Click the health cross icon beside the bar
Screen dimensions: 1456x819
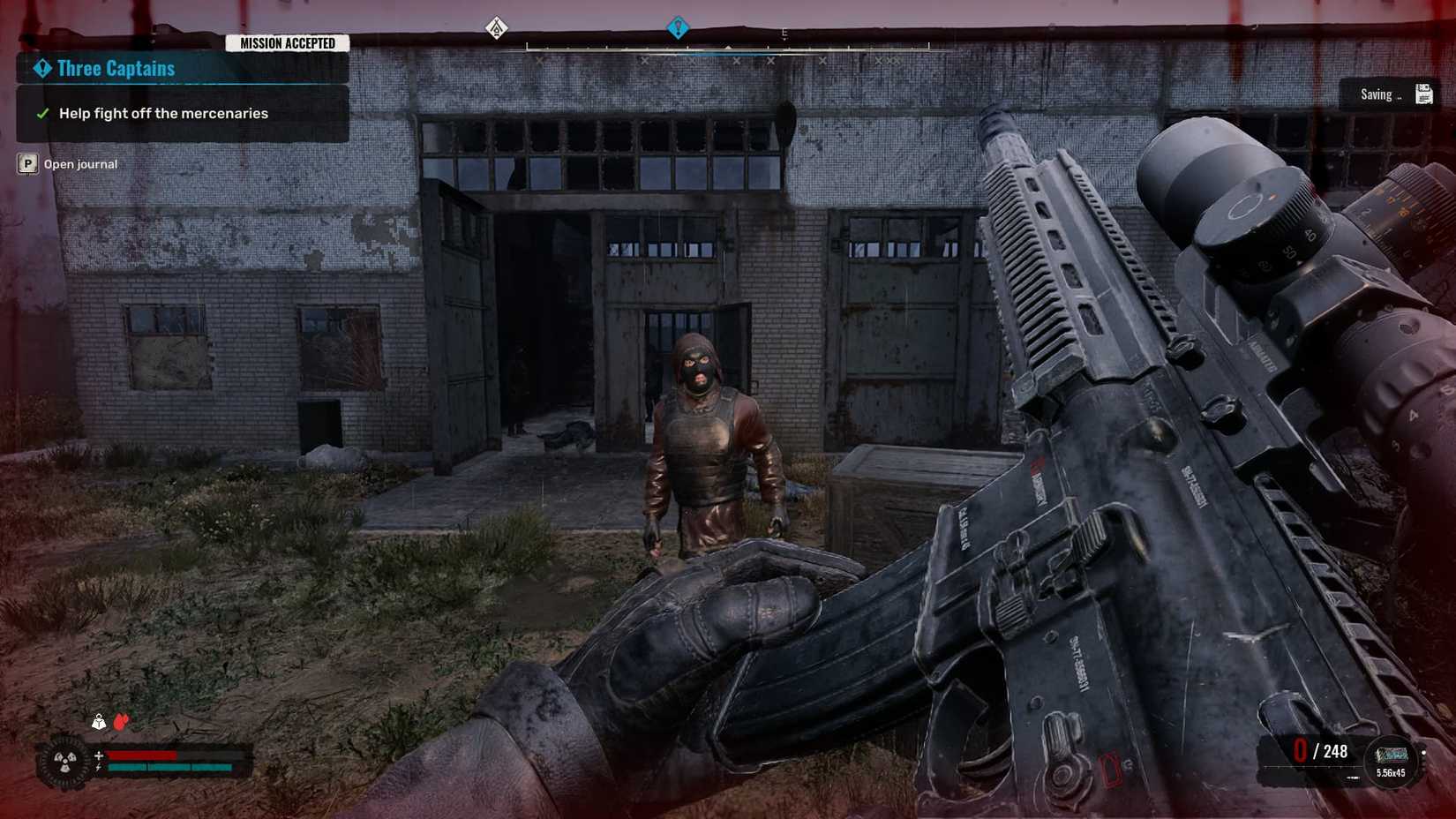(99, 755)
